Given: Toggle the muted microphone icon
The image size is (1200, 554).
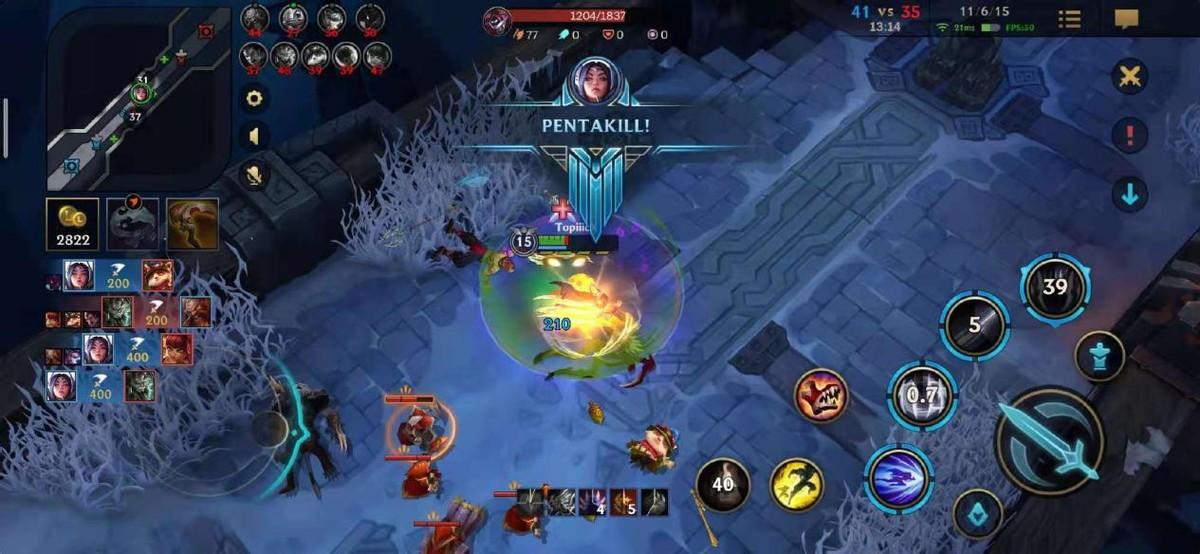Looking at the screenshot, I should click(254, 175).
